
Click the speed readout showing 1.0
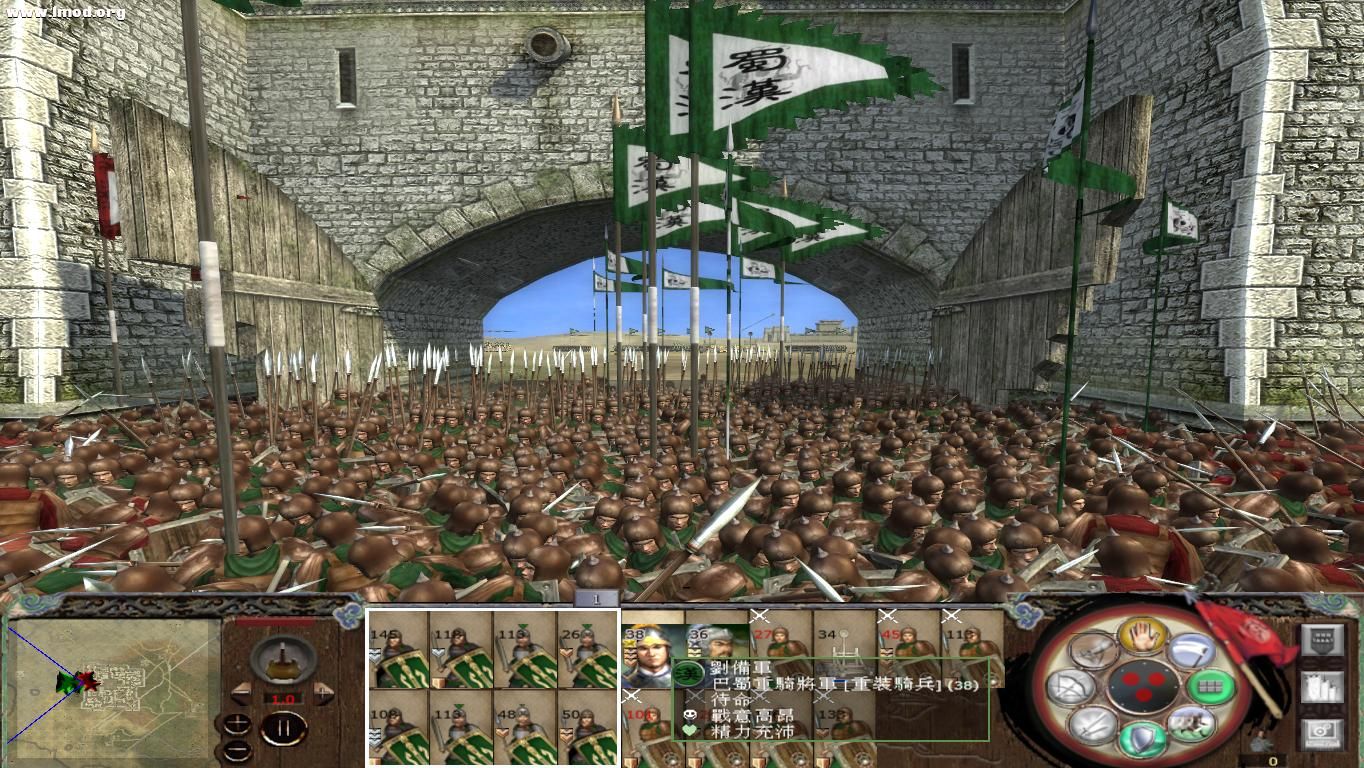click(282, 698)
